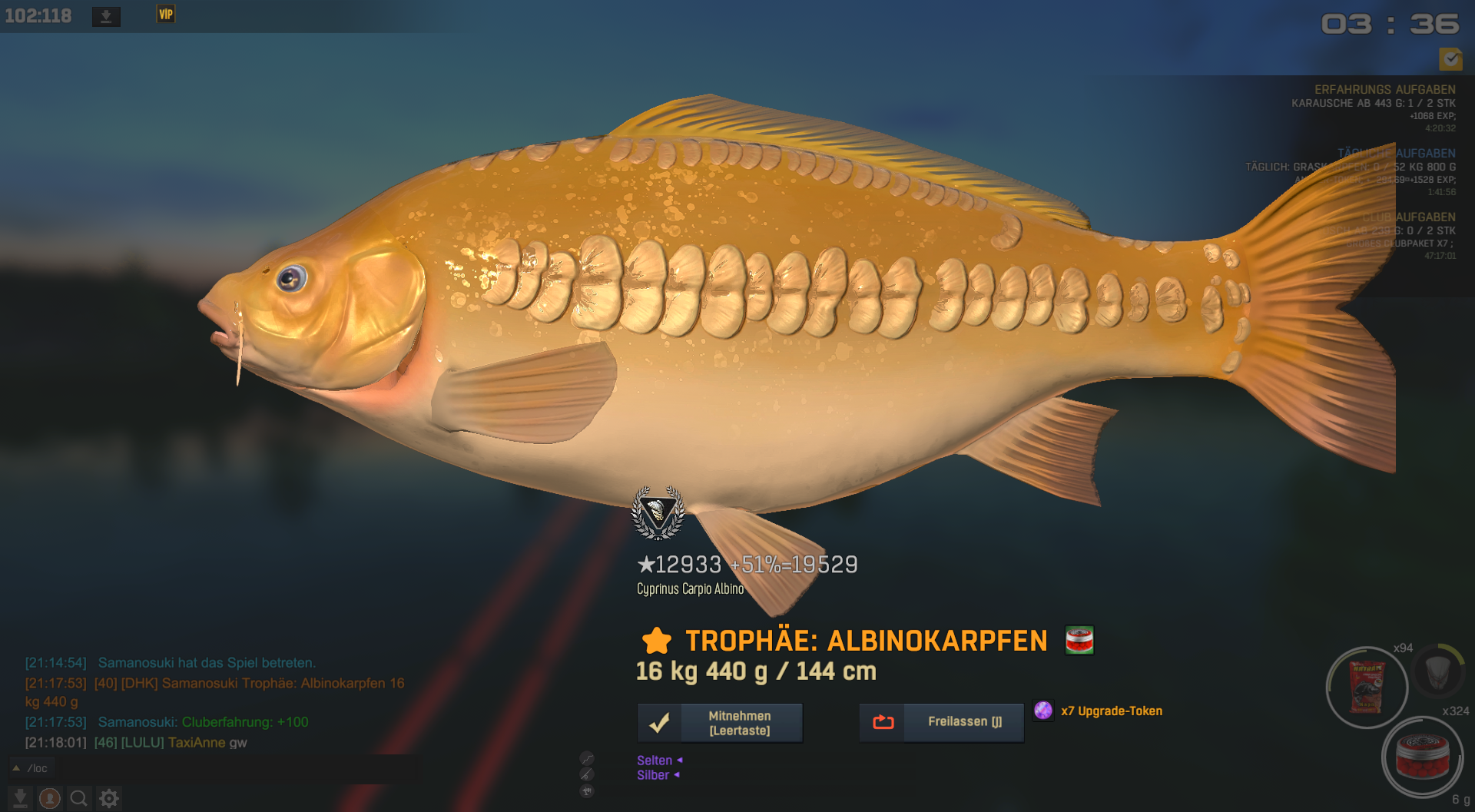Viewport: 1475px width, 812px height.
Task: Release the fish with Freilassen button
Action: point(941,722)
